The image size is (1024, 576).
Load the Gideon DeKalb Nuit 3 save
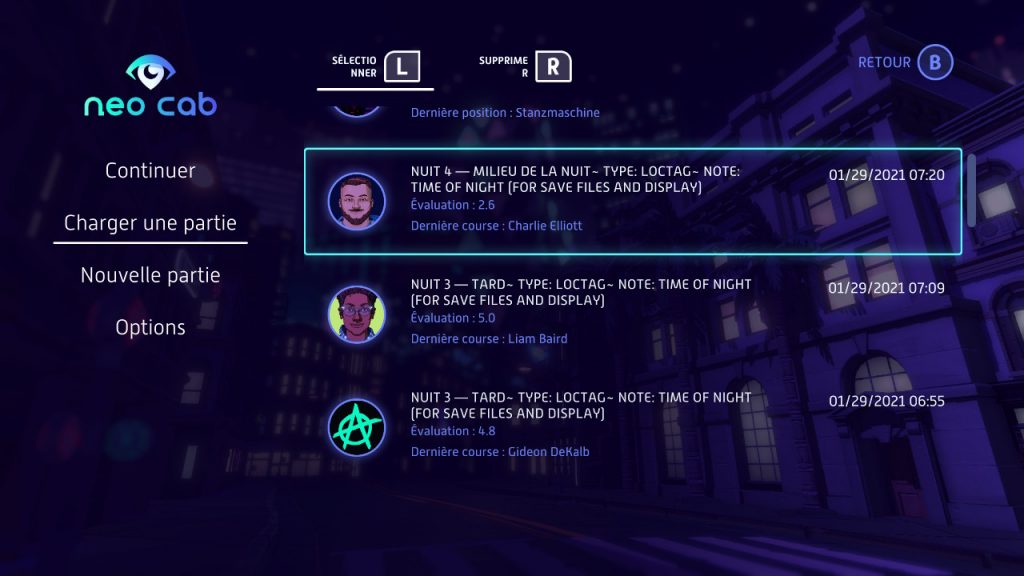tap(632, 425)
